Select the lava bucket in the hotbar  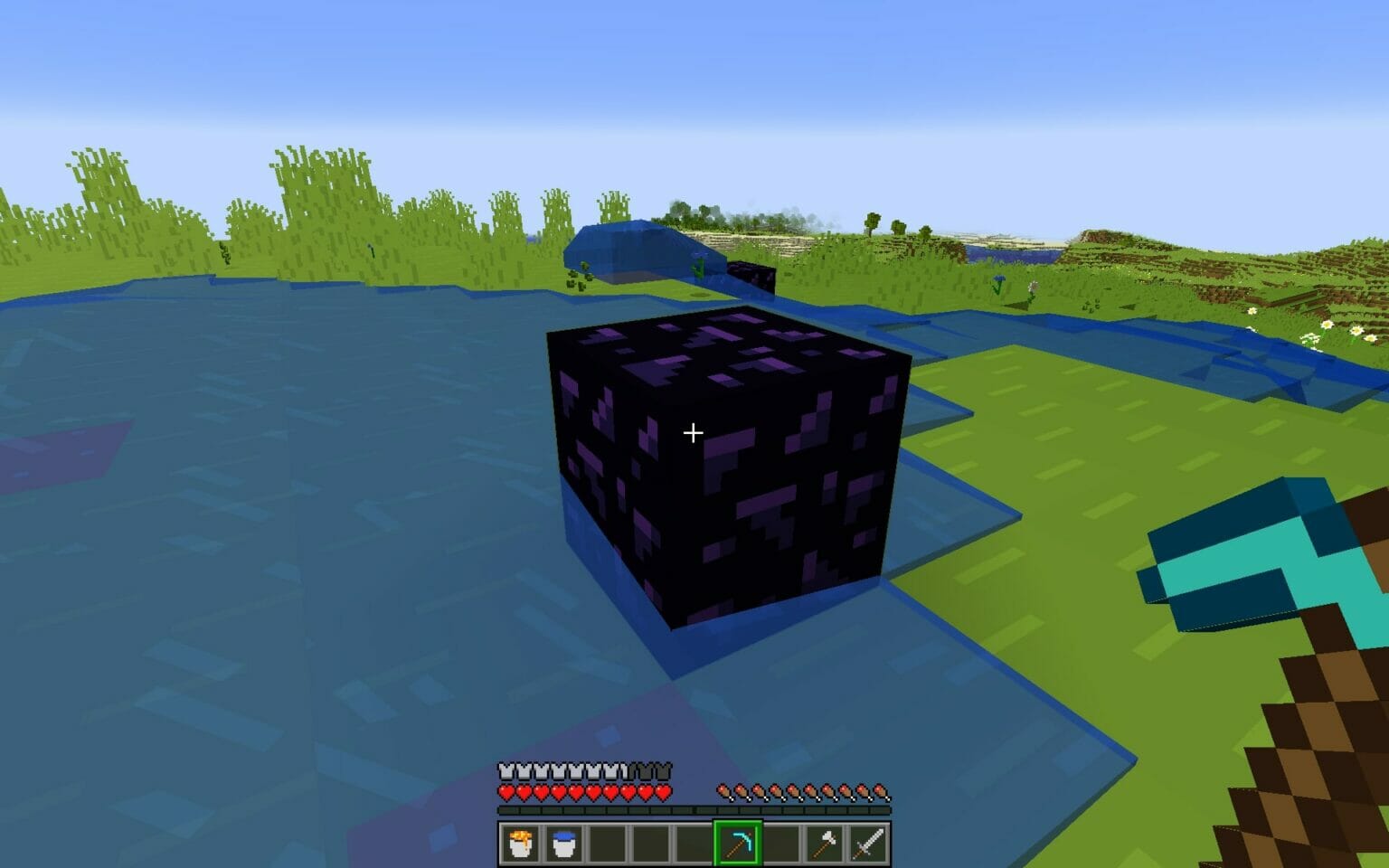523,844
